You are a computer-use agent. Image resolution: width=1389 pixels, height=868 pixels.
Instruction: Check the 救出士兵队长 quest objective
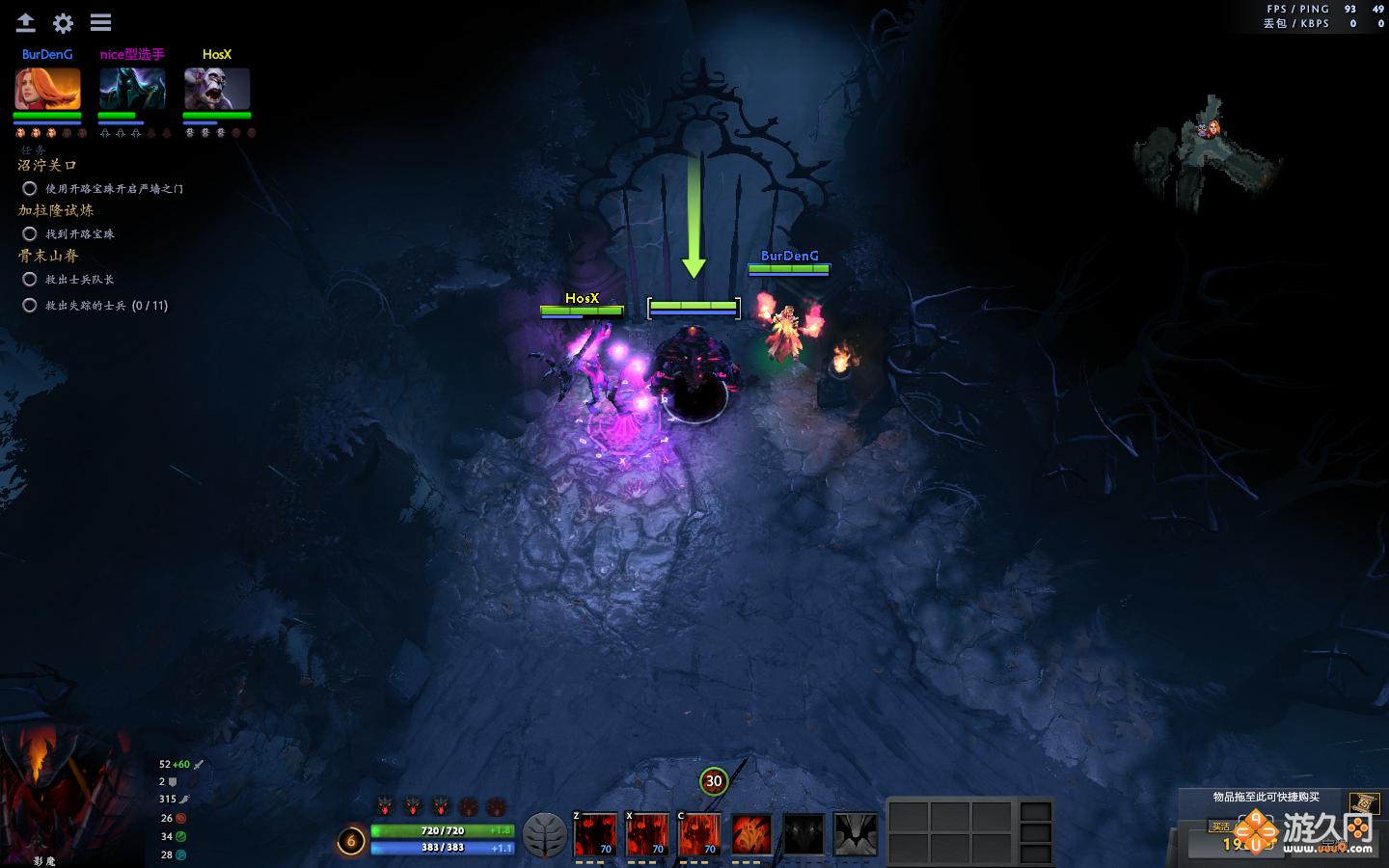[x=30, y=279]
